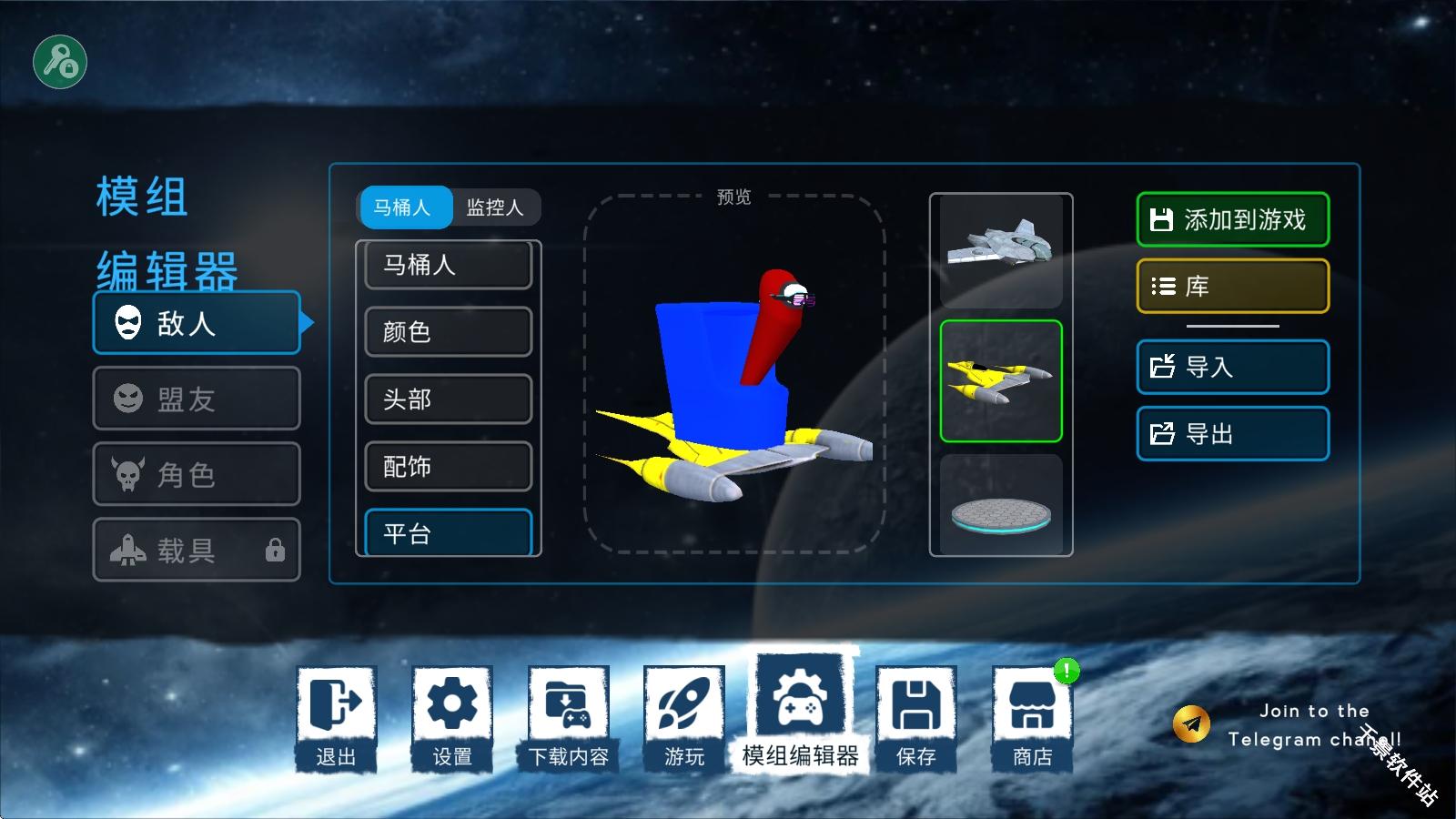Viewport: 1456px width, 819px height.
Task: Click the 添加到游戏 green button
Action: click(1232, 219)
